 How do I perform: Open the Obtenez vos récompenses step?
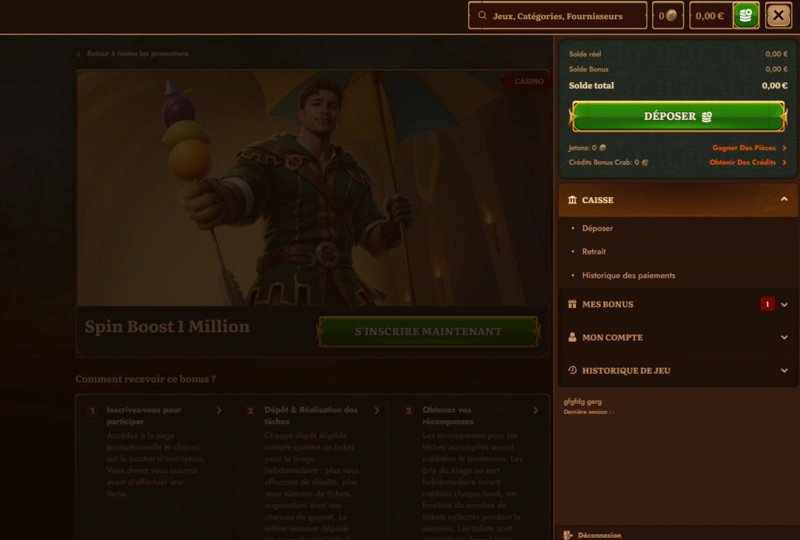coord(468,415)
